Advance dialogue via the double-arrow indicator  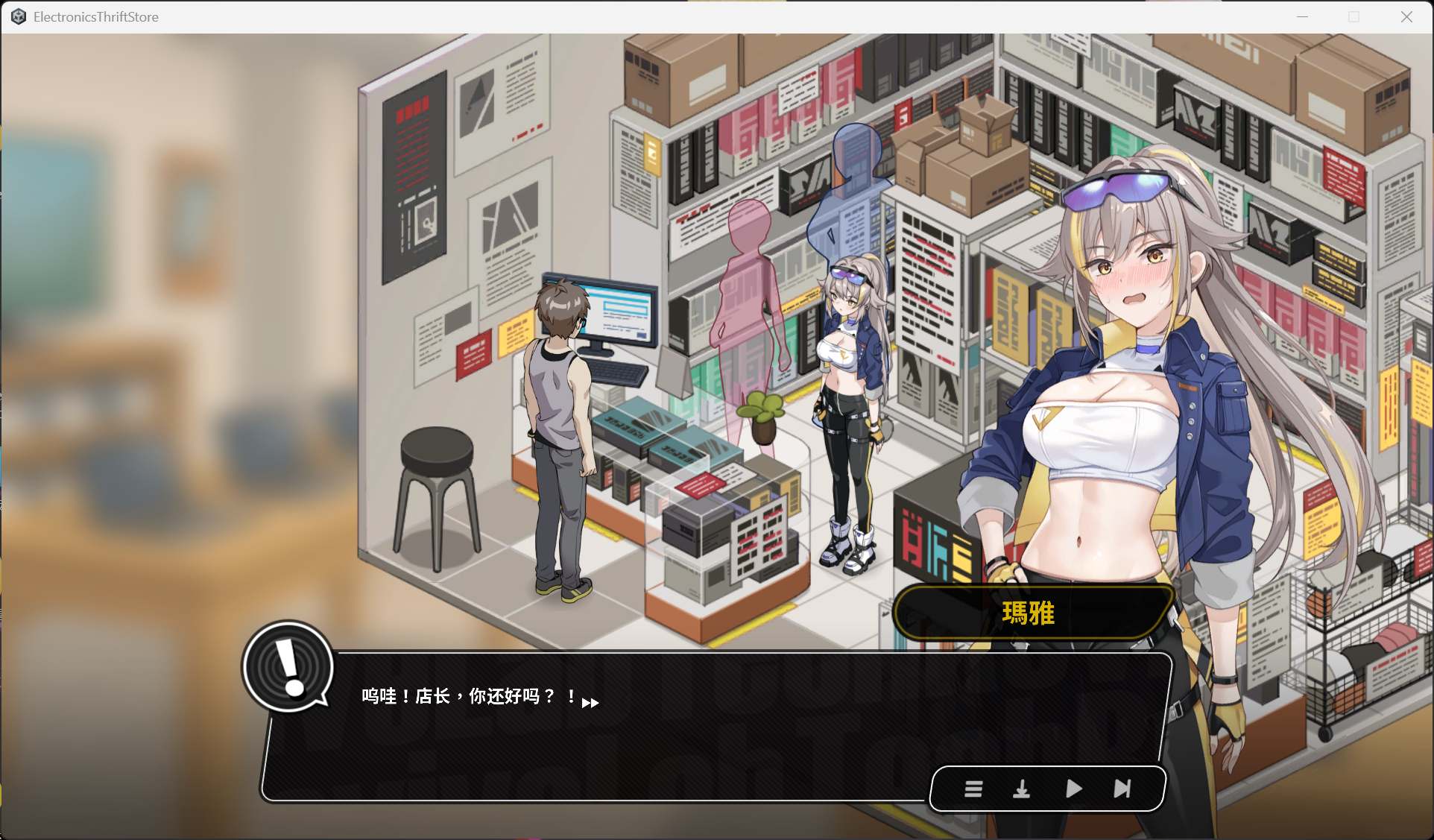click(x=590, y=703)
